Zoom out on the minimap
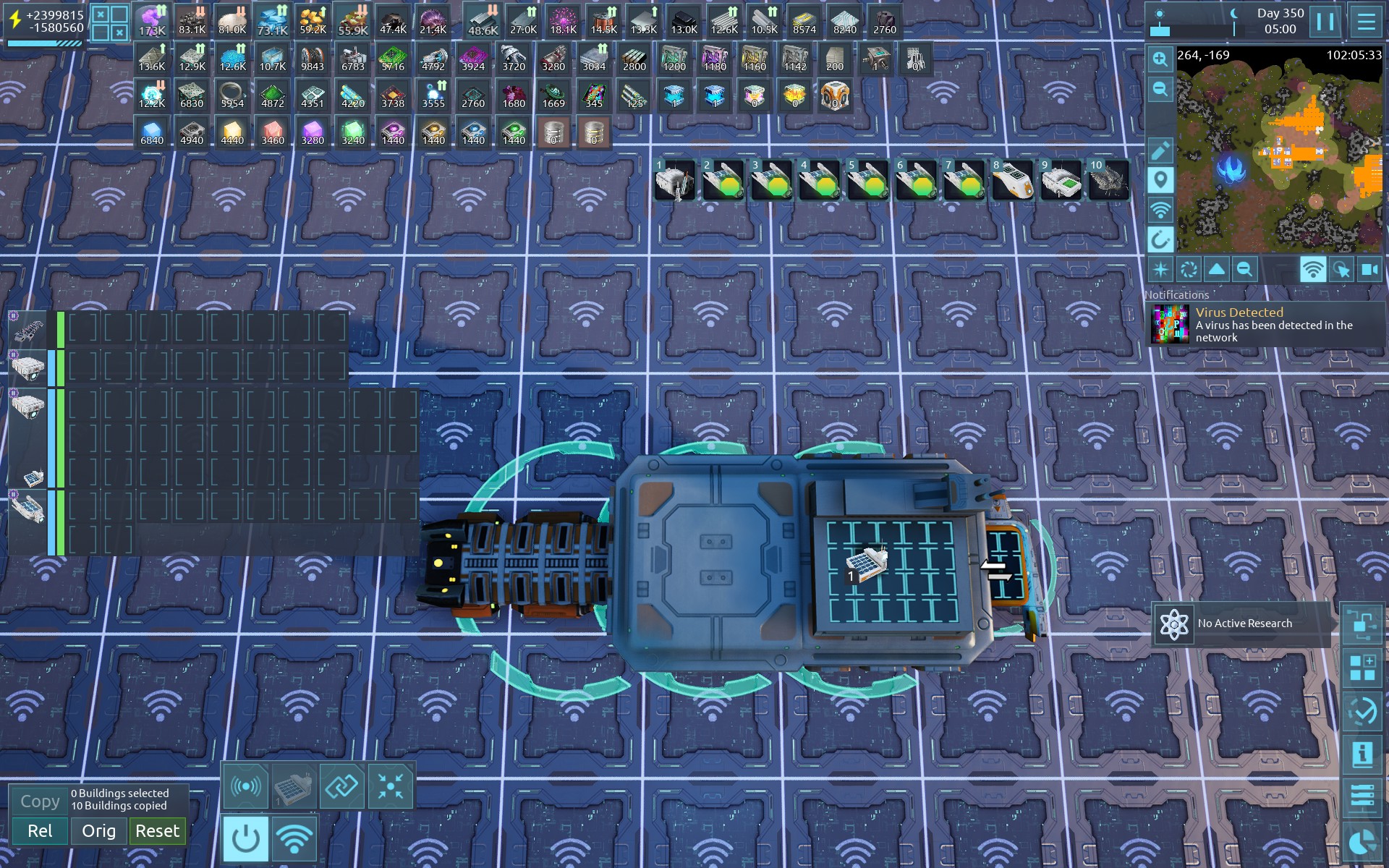Screen dimensions: 1389x868 (x=1160, y=90)
